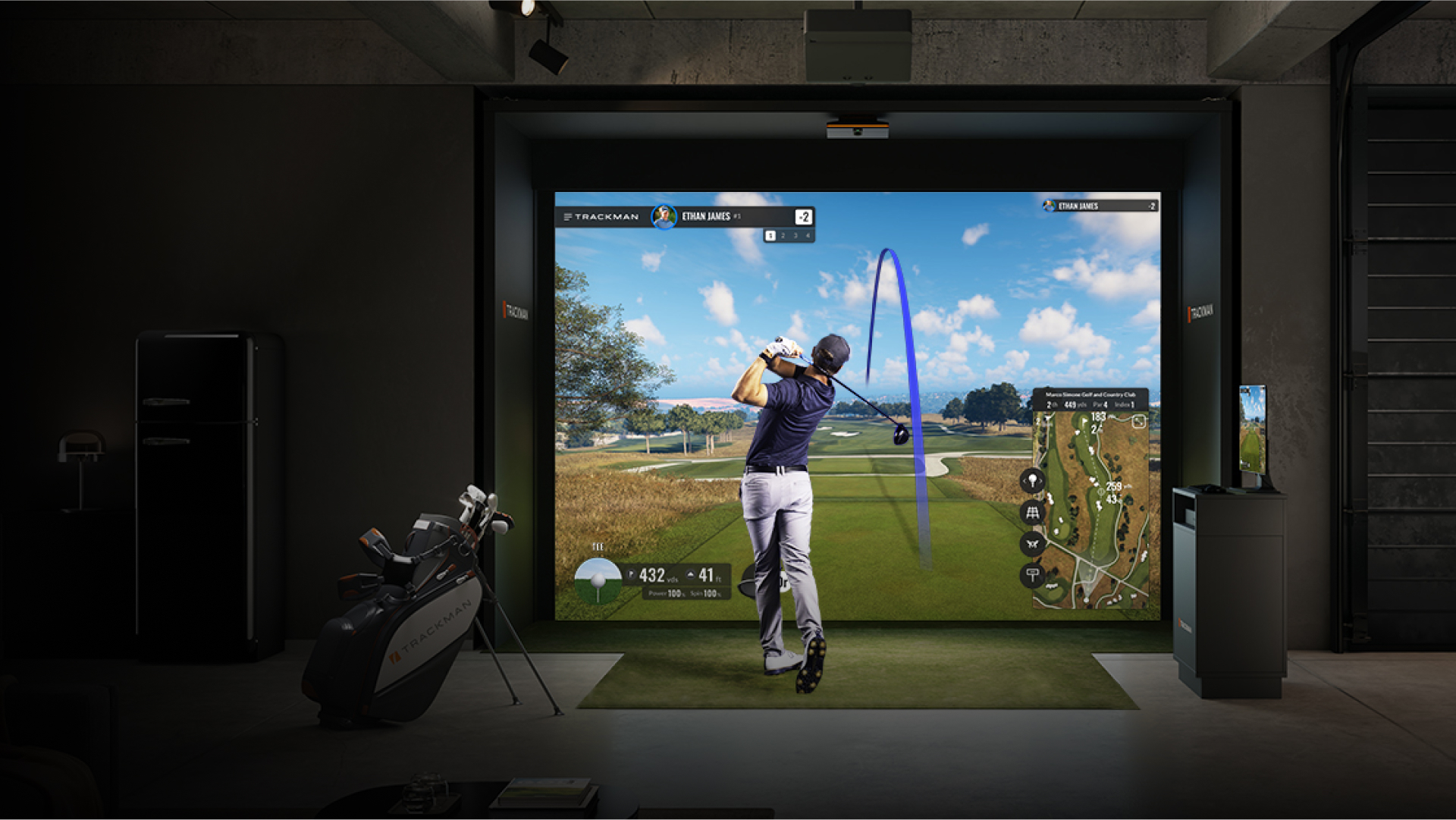Go back with left chevron on tee icon
This screenshot has width=1456, height=820.
(1025, 480)
